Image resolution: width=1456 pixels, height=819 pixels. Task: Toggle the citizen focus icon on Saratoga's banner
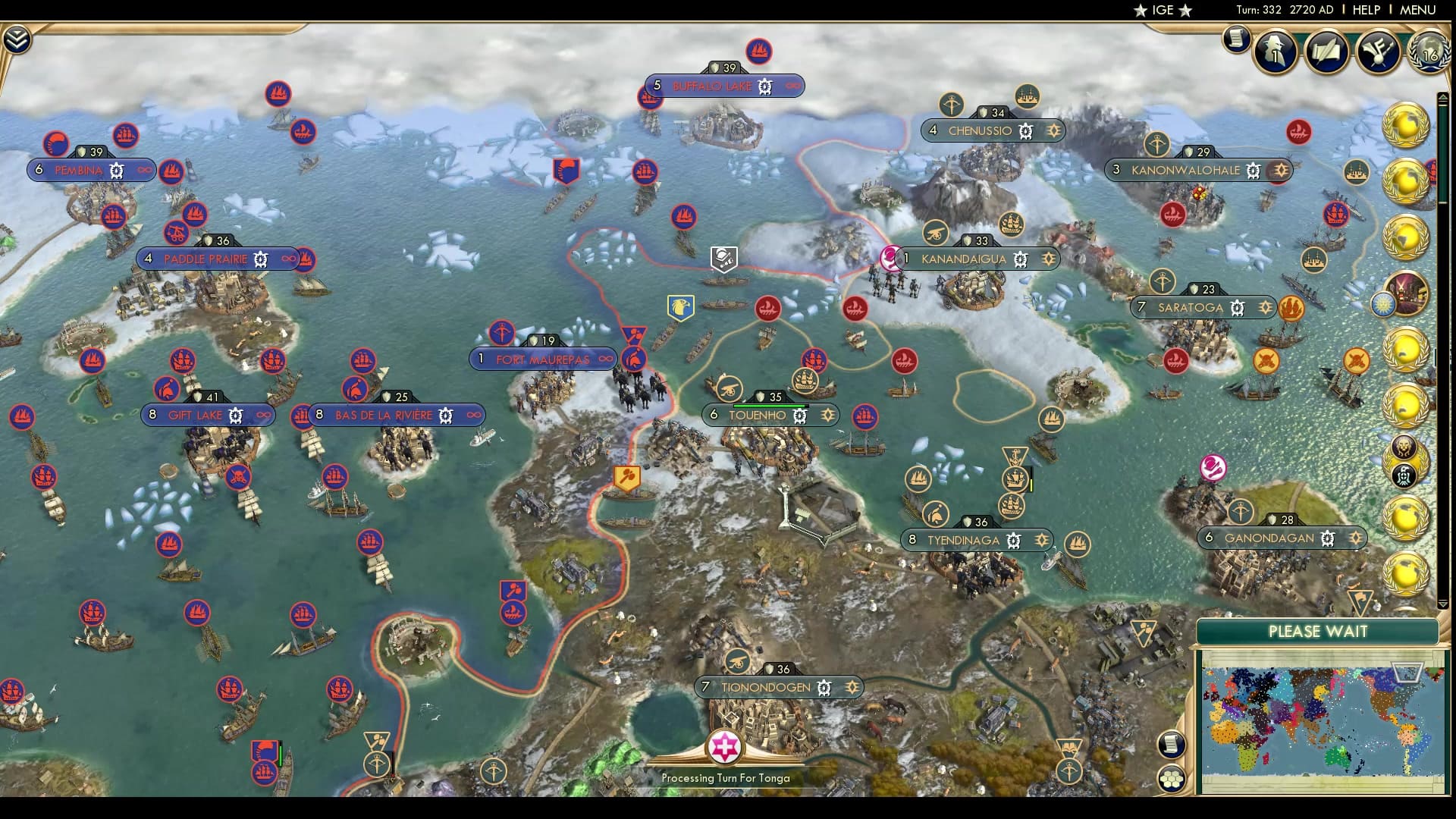click(1266, 308)
